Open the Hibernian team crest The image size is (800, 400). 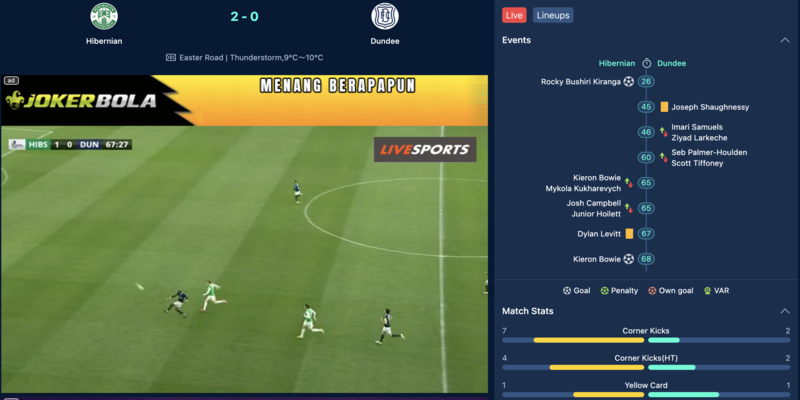pos(104,17)
